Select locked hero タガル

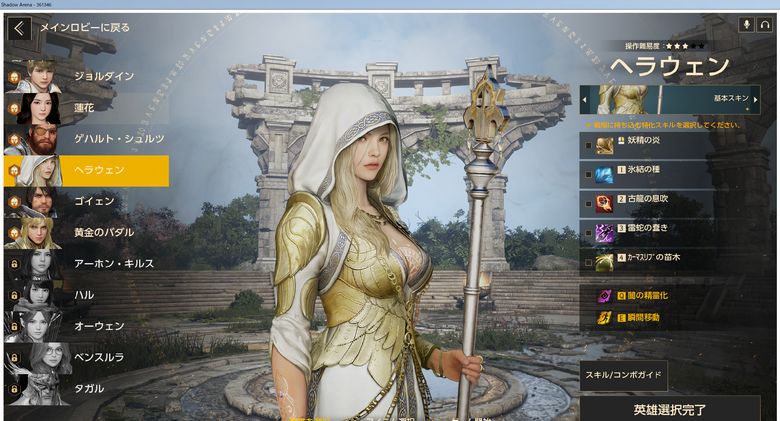(x=85, y=387)
